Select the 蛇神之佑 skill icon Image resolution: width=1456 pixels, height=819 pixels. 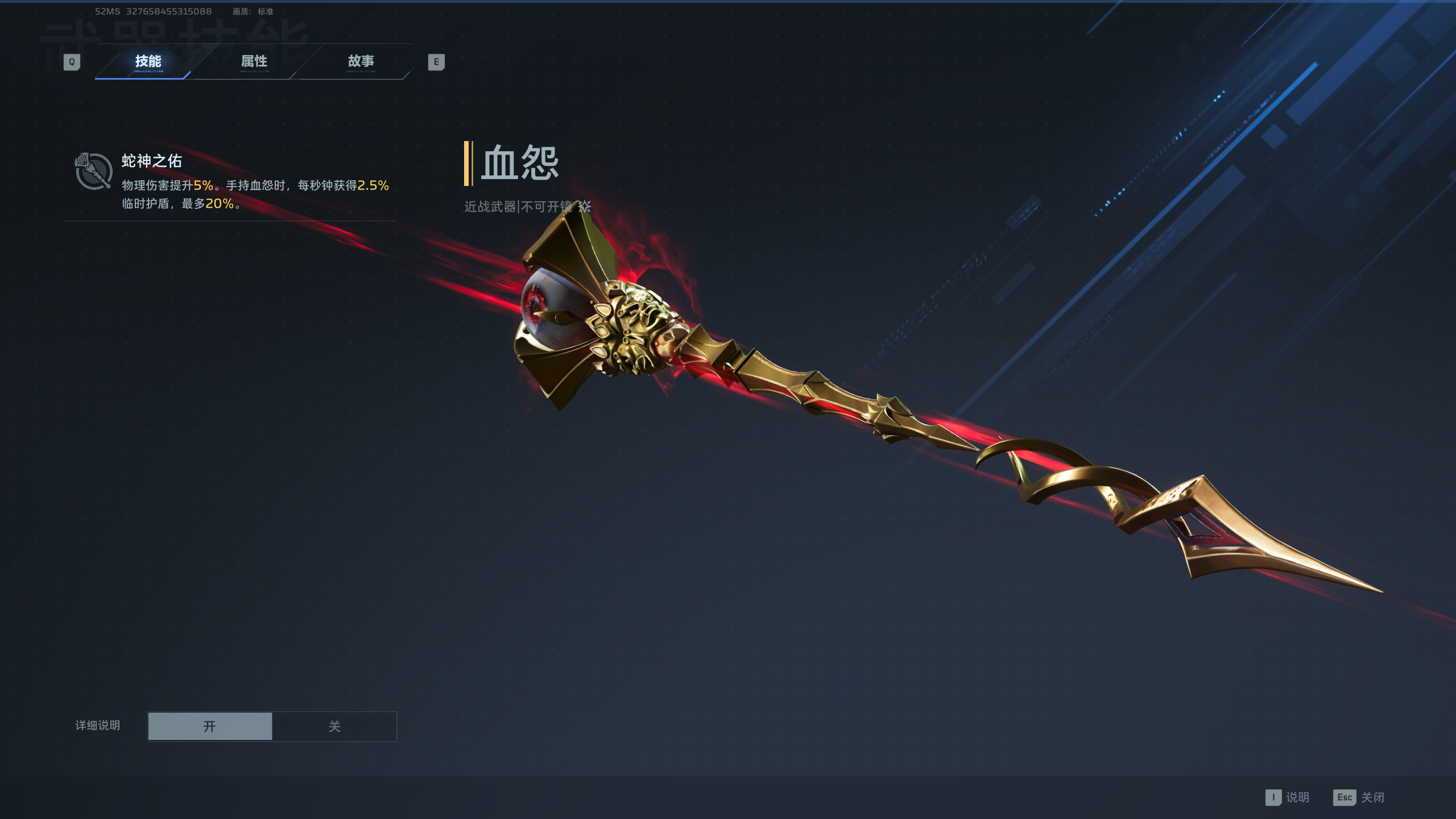pos(93,171)
